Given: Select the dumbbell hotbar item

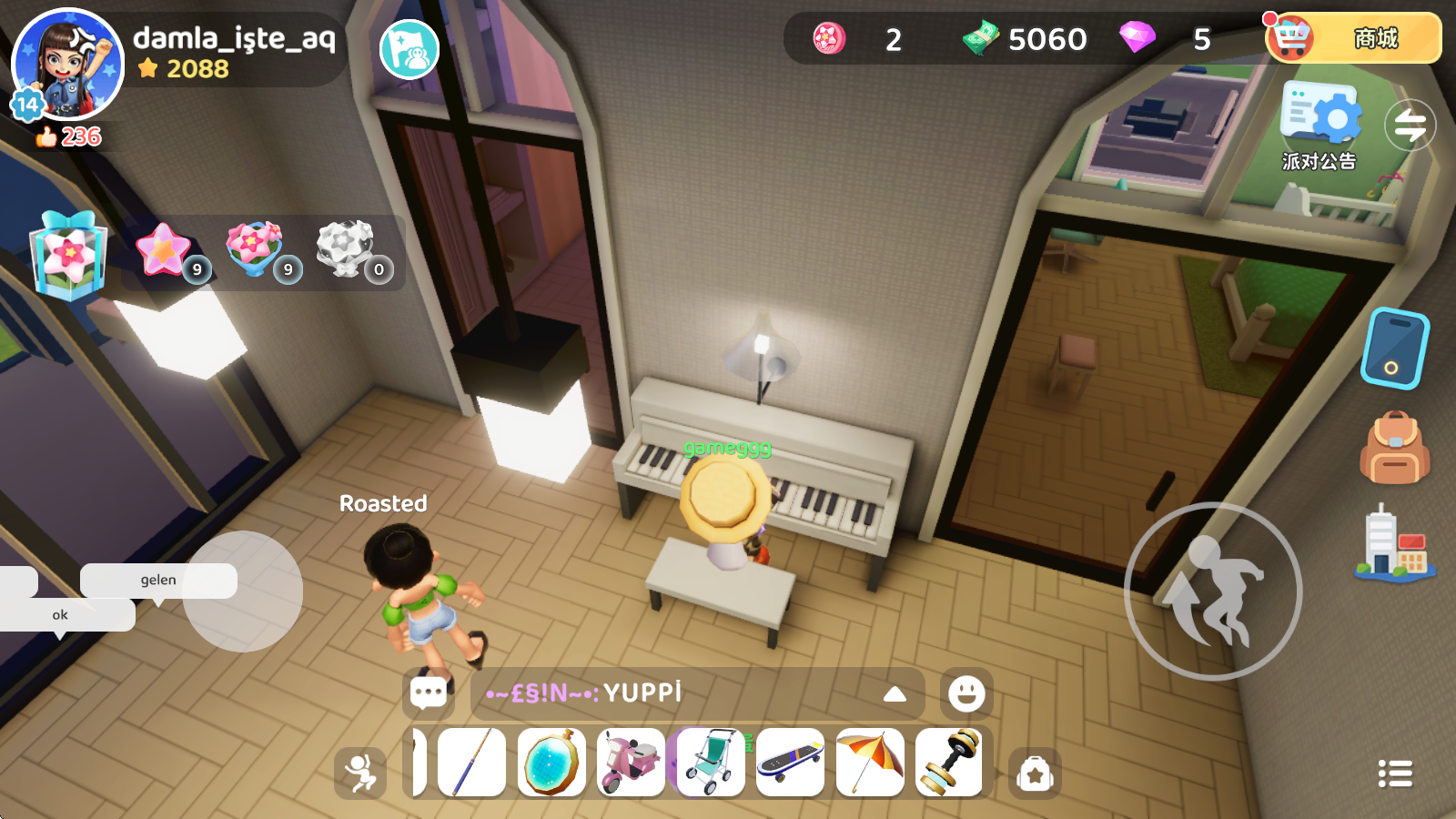Looking at the screenshot, I should [949, 763].
